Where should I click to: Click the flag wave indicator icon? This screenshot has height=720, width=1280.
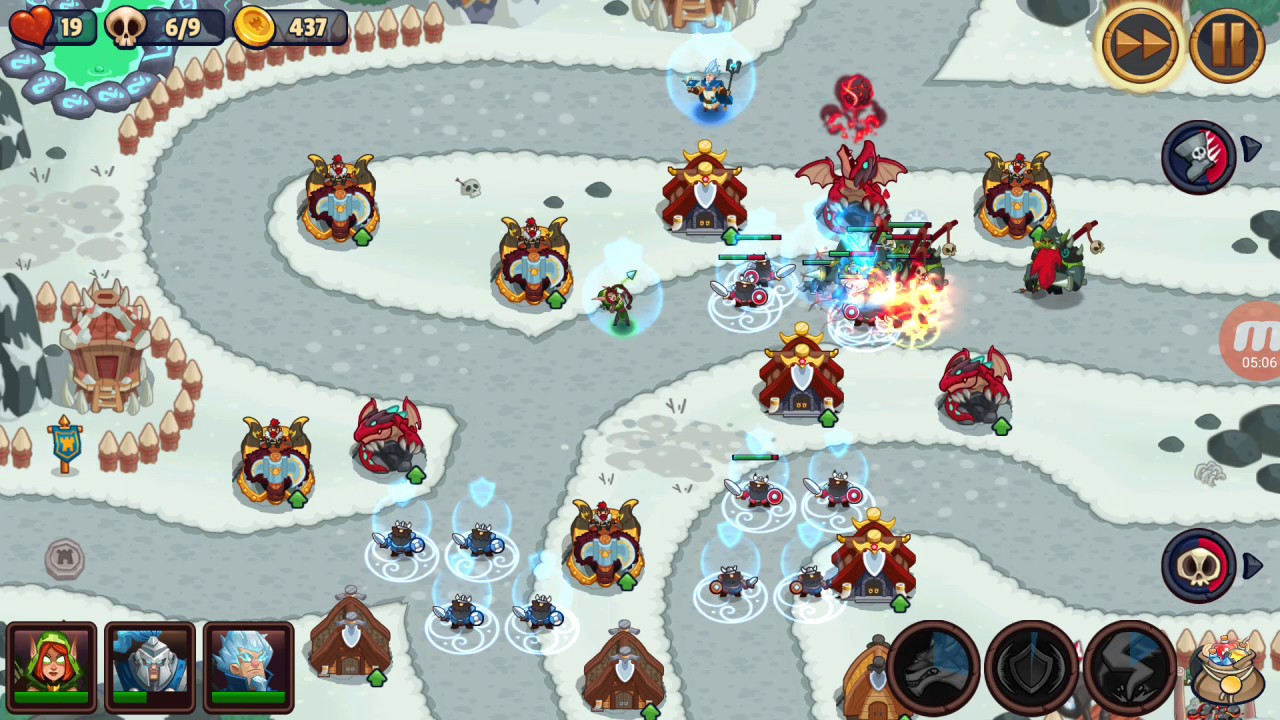(x=1199, y=156)
